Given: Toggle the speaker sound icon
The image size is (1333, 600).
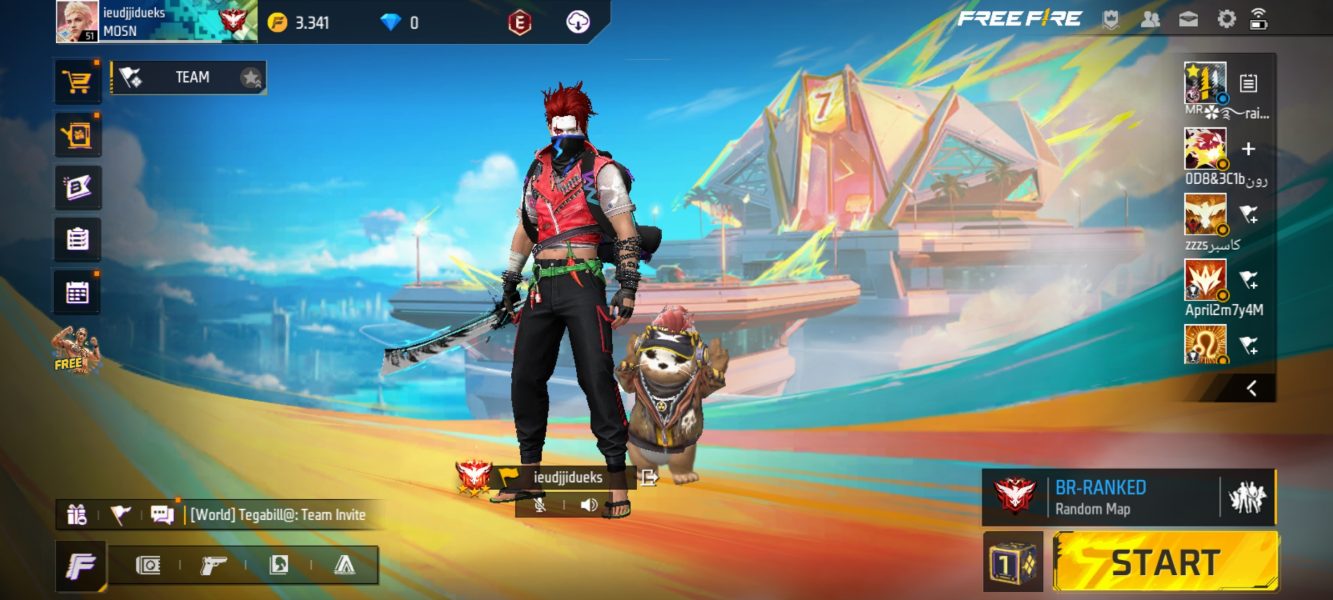Looking at the screenshot, I should 589,505.
